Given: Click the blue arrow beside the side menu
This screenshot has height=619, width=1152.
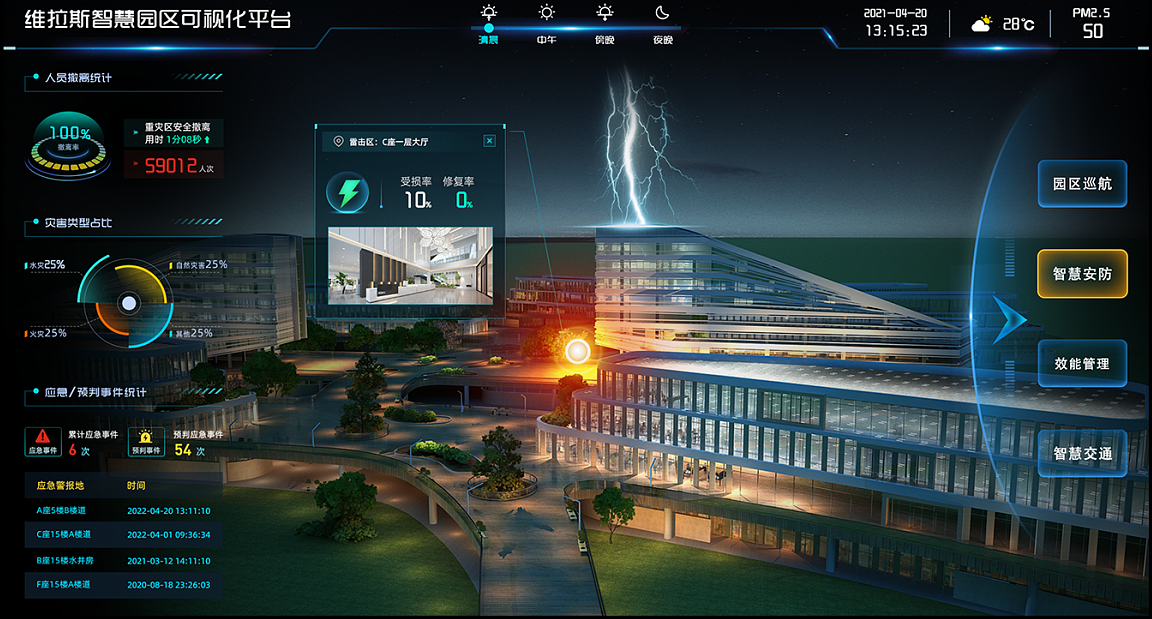Looking at the screenshot, I should [1009, 319].
